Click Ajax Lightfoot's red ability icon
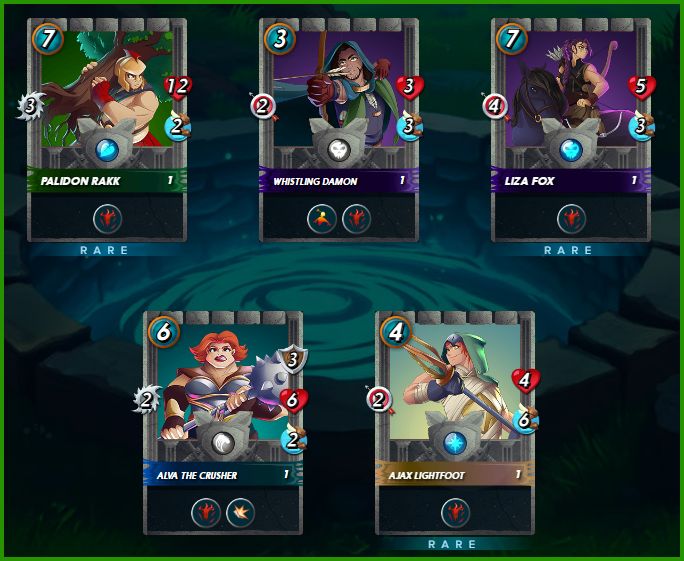 pyautogui.click(x=455, y=512)
